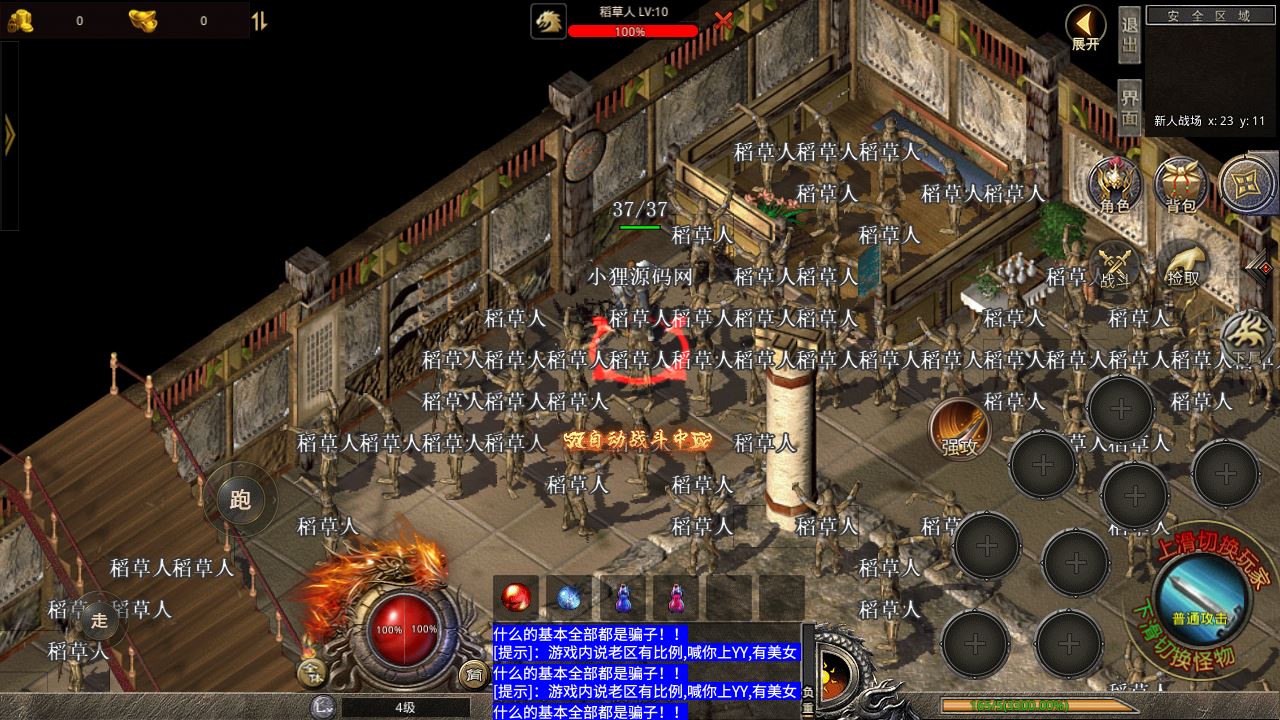Use the red orb hotbar item

click(516, 598)
